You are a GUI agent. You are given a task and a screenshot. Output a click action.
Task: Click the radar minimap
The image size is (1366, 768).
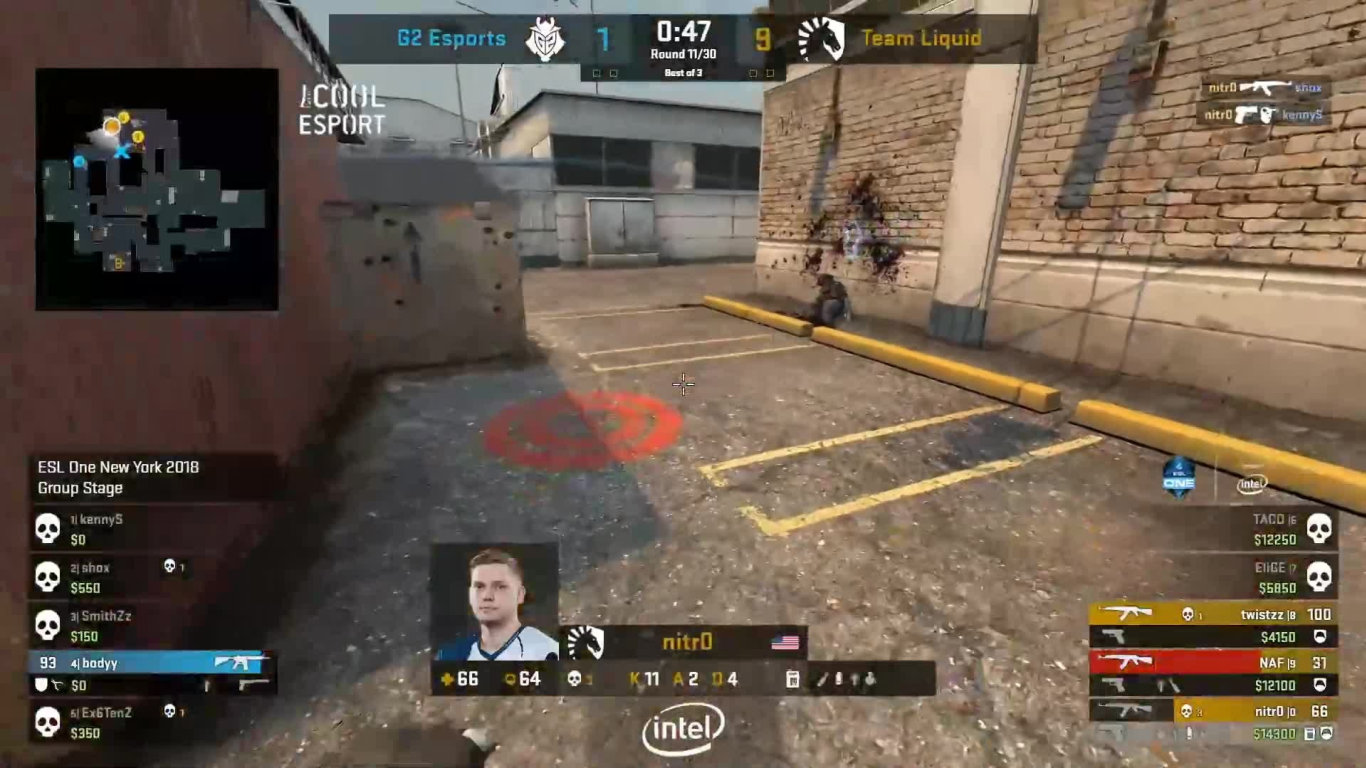click(x=157, y=189)
